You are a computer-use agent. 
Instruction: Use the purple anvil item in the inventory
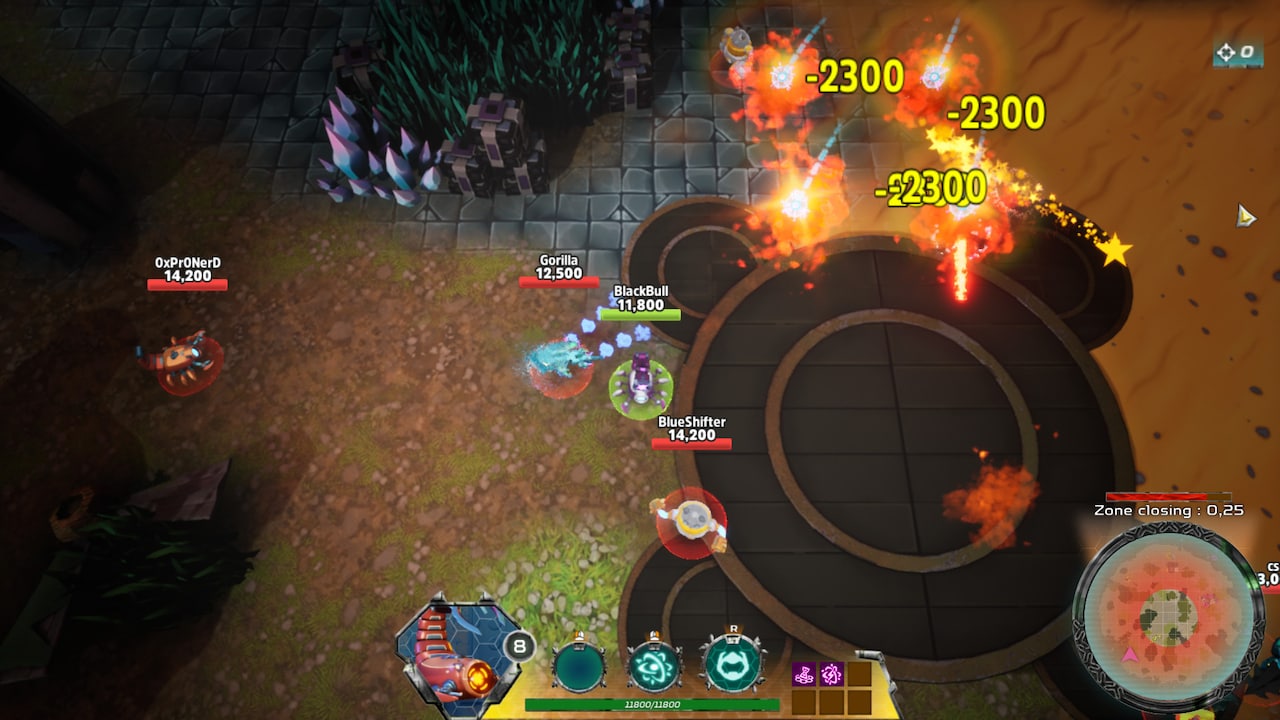tap(803, 673)
